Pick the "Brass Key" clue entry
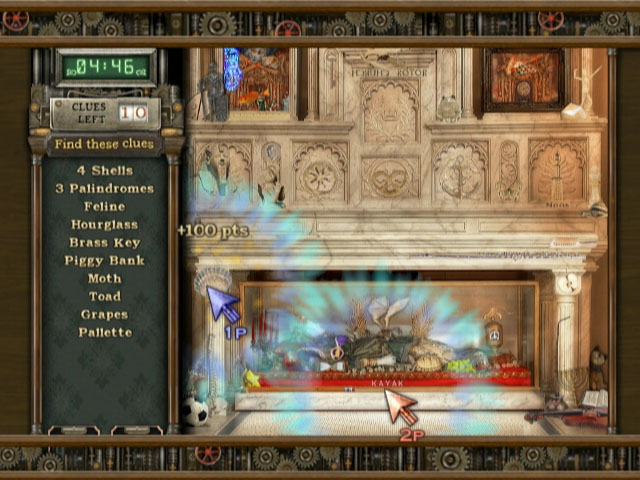Screen dimensions: 640x480 point(104,242)
